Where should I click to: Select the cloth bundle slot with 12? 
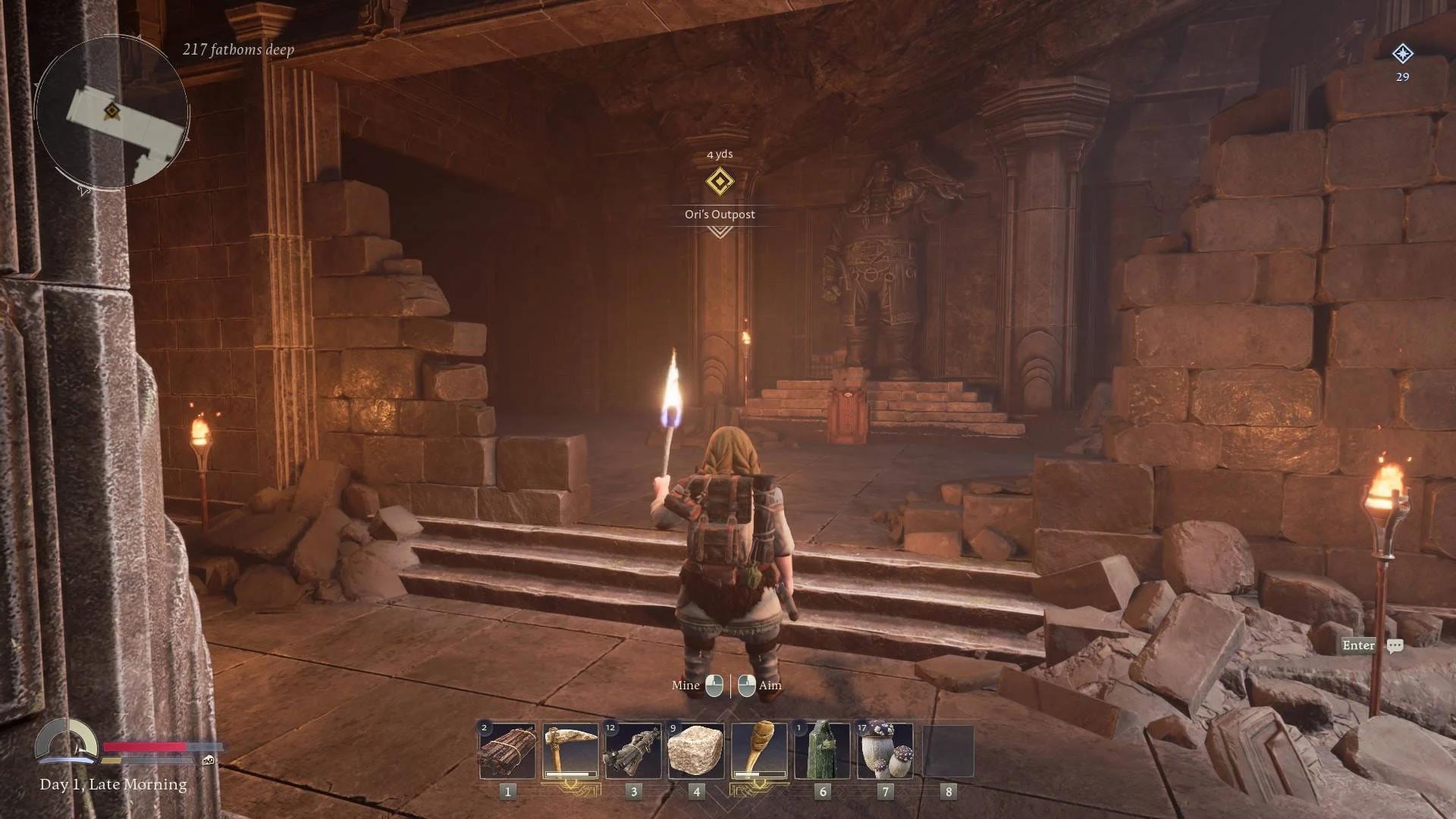633,751
